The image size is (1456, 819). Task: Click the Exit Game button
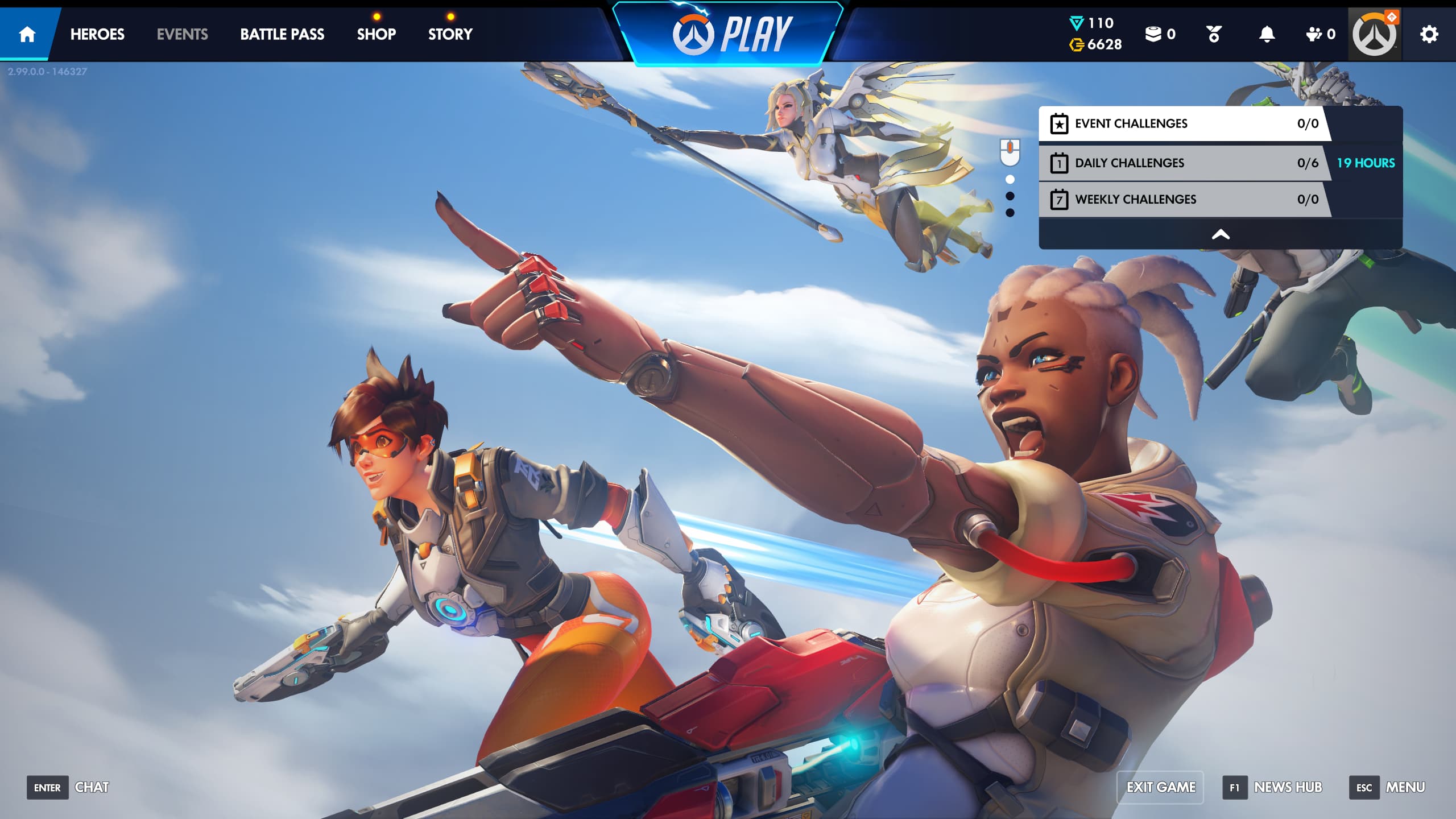pos(1160,787)
